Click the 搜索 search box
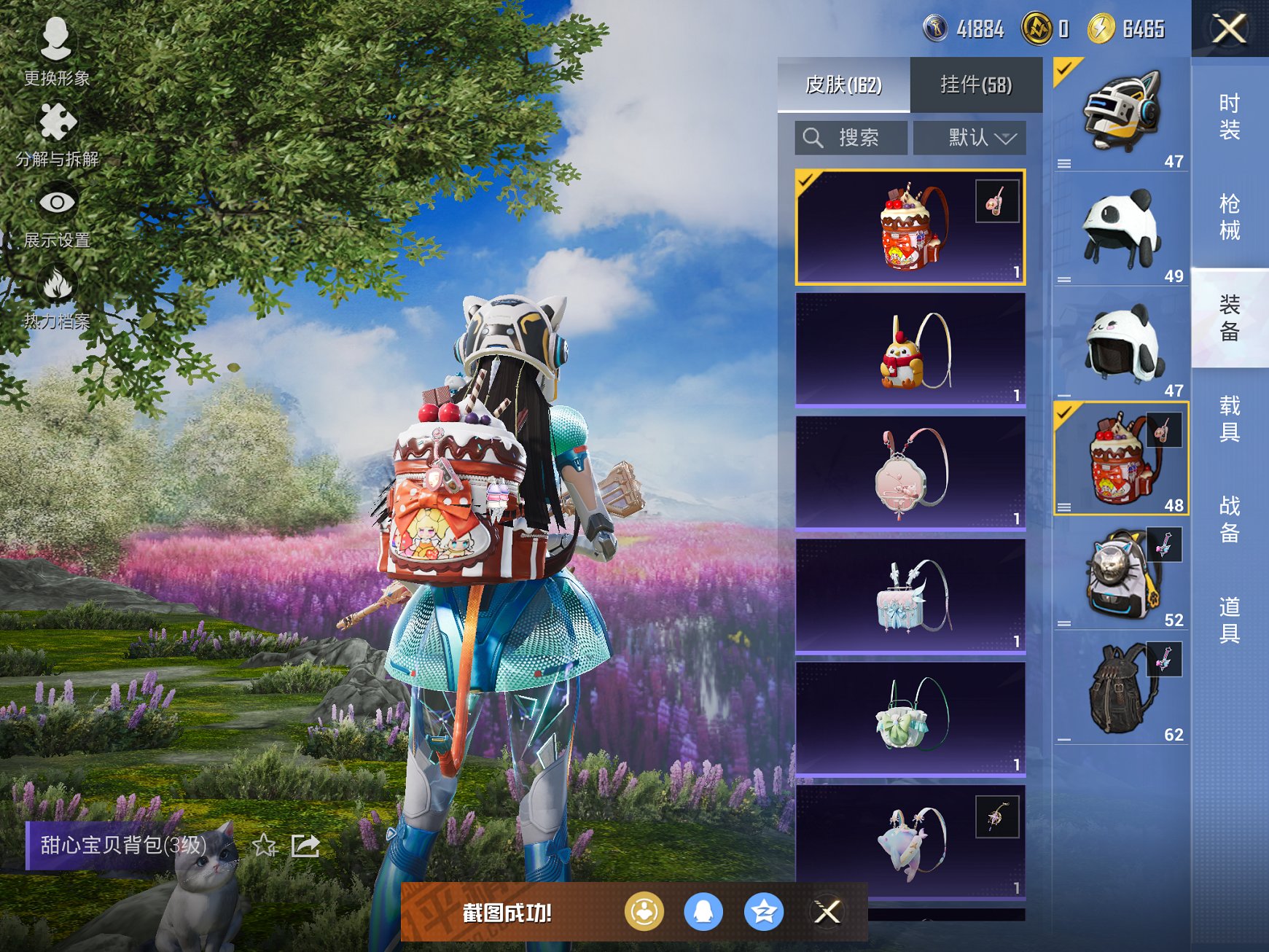This screenshot has width=1269, height=952. (851, 138)
